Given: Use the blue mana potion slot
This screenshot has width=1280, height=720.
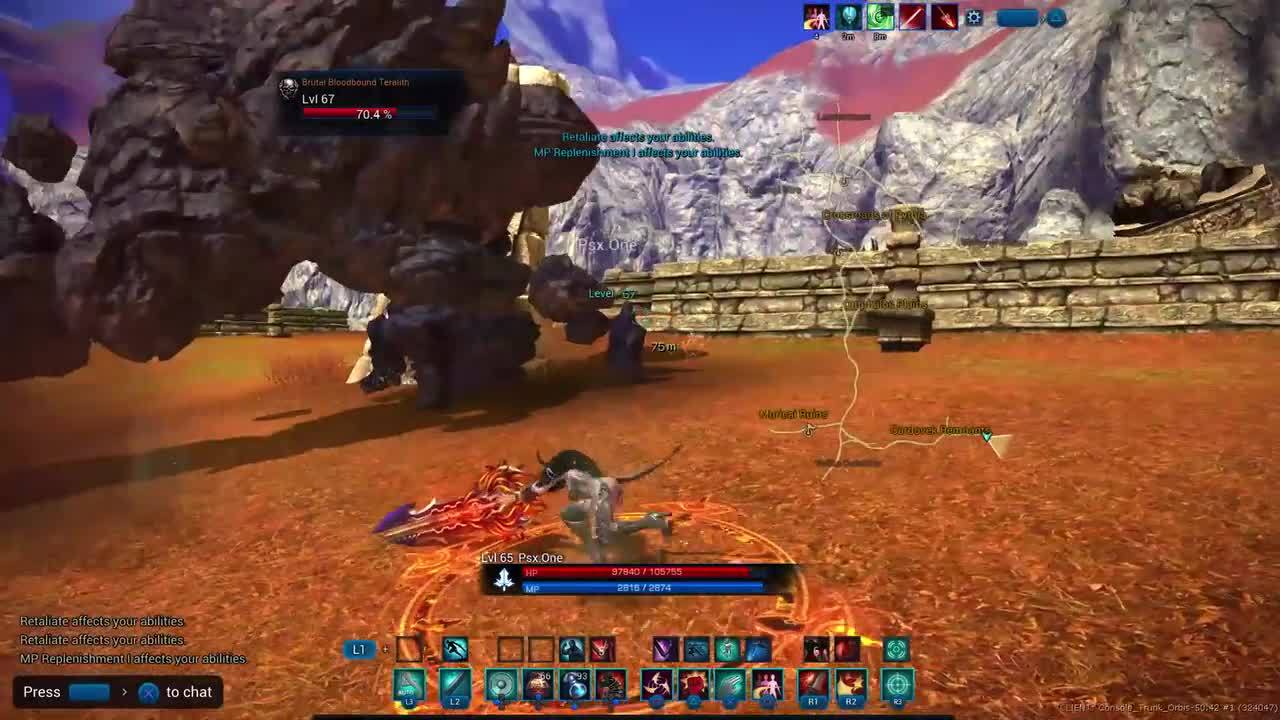Looking at the screenshot, I should pos(575,686).
